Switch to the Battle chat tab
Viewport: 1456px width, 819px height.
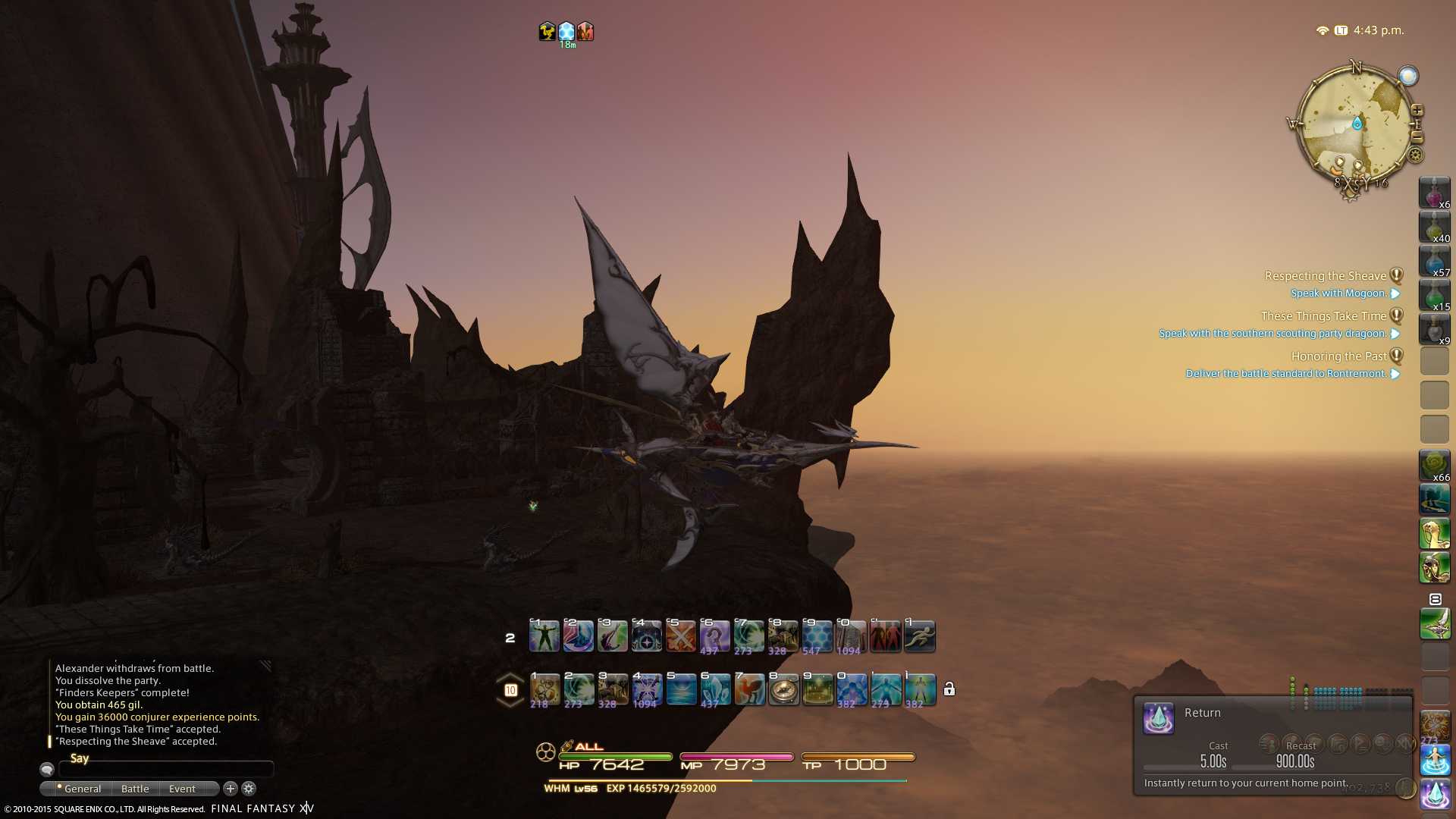[135, 789]
